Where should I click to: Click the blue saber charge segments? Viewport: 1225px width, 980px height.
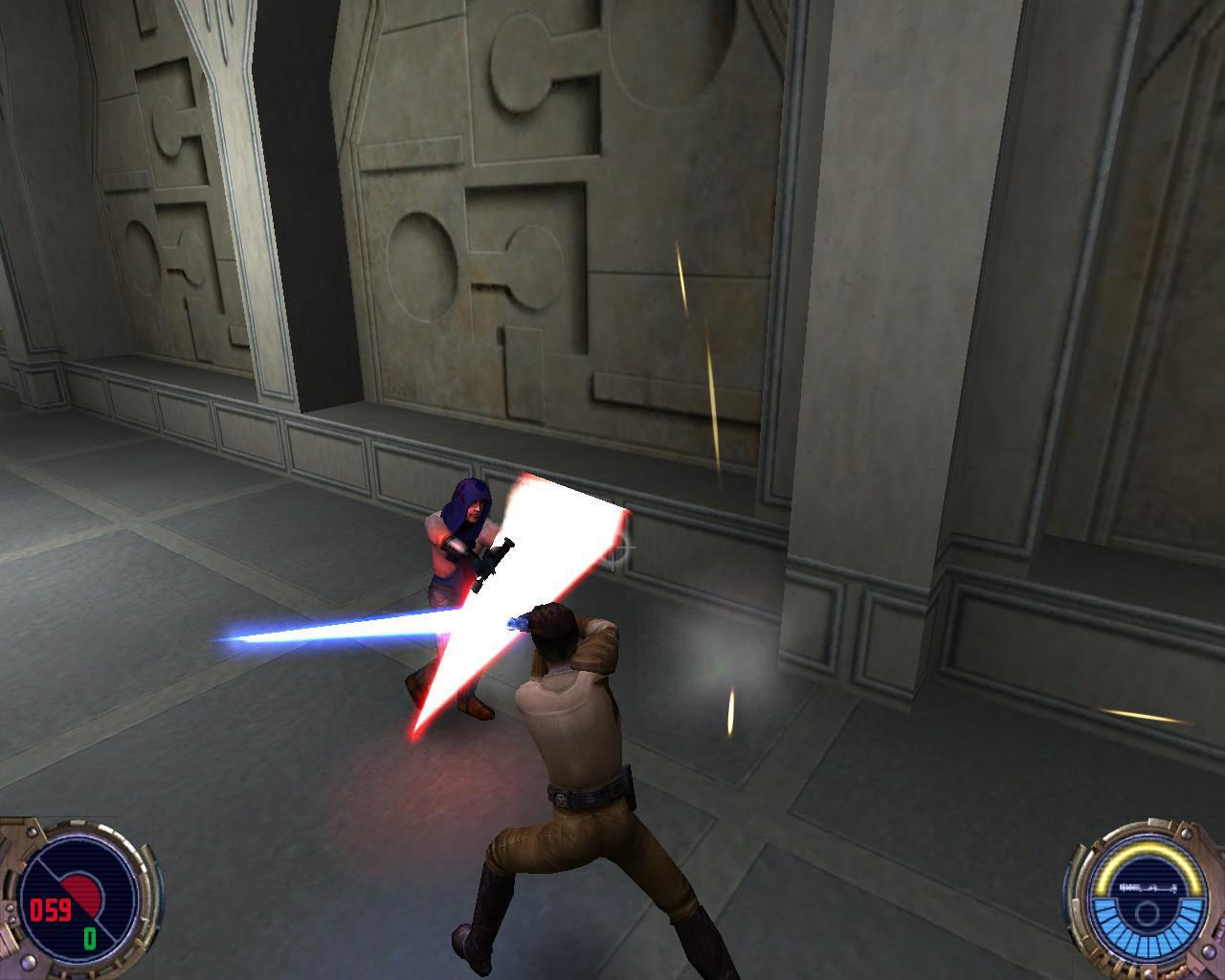pyautogui.click(x=1148, y=943)
